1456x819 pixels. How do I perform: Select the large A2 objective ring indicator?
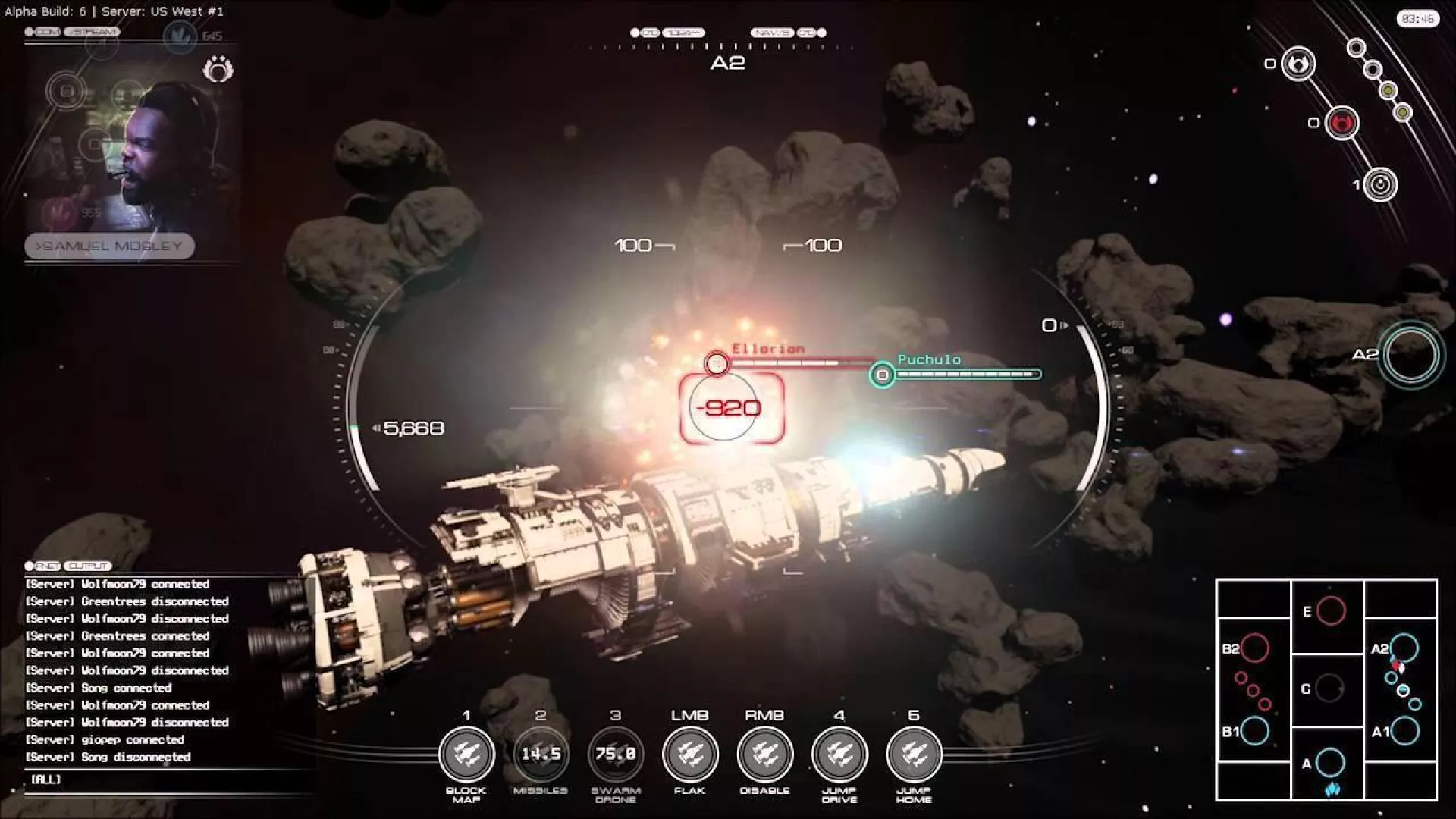click(x=1410, y=354)
